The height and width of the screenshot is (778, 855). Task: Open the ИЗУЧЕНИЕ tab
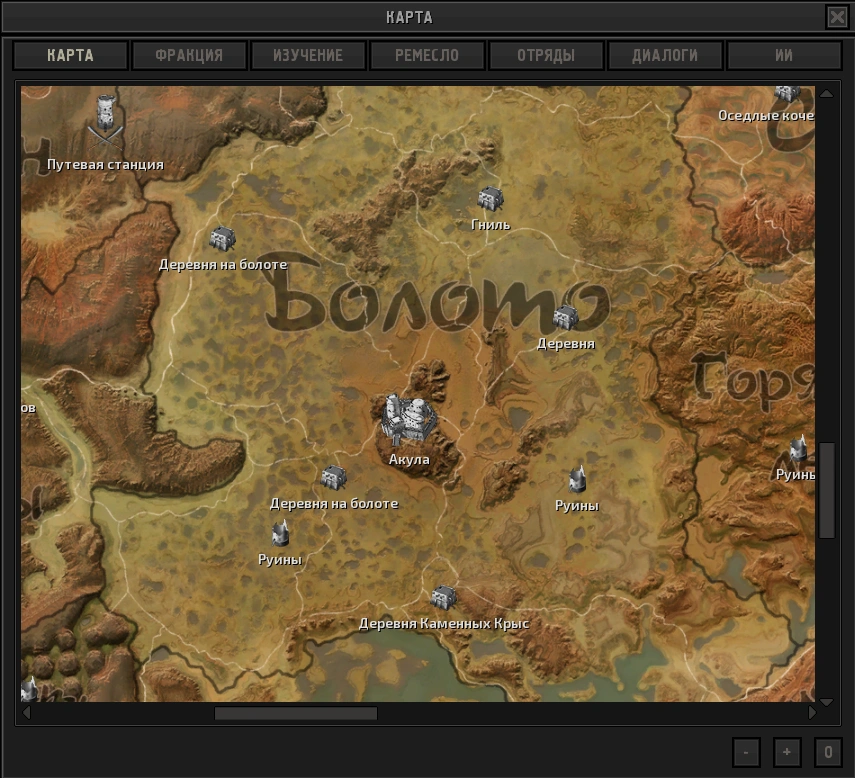tap(308, 55)
